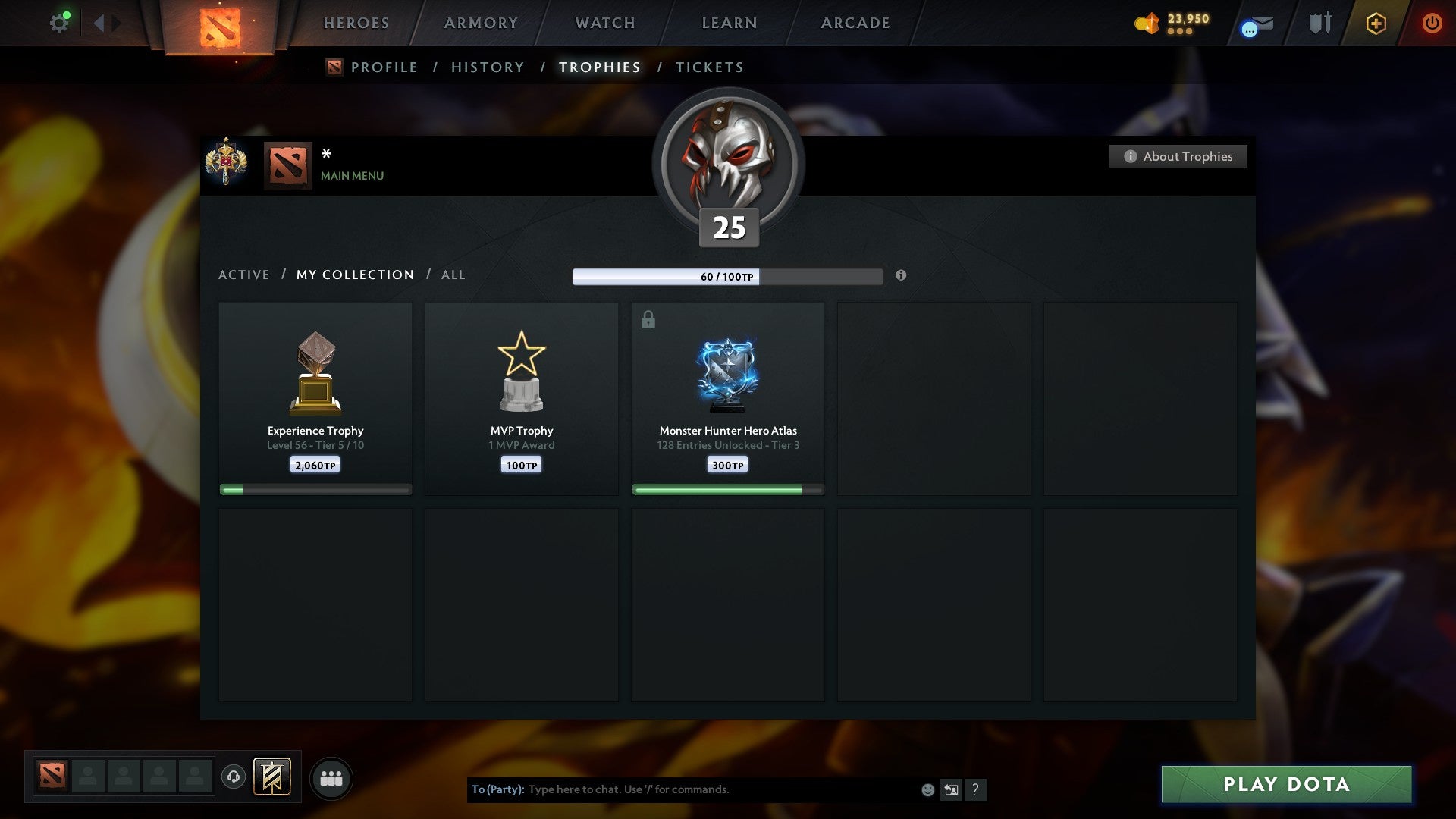Click the settings gear icon

click(x=59, y=22)
